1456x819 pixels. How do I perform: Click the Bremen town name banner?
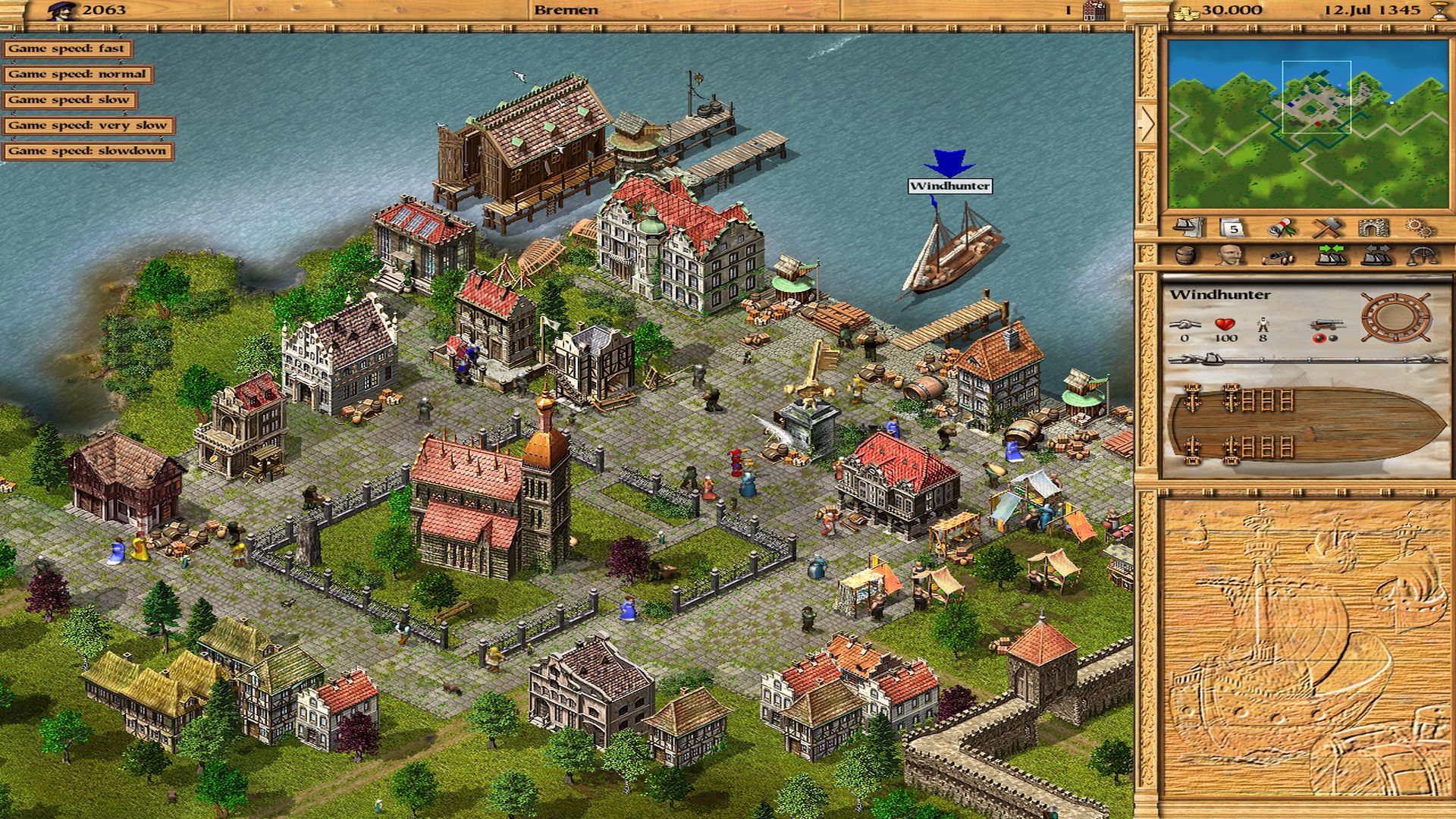pos(565,11)
